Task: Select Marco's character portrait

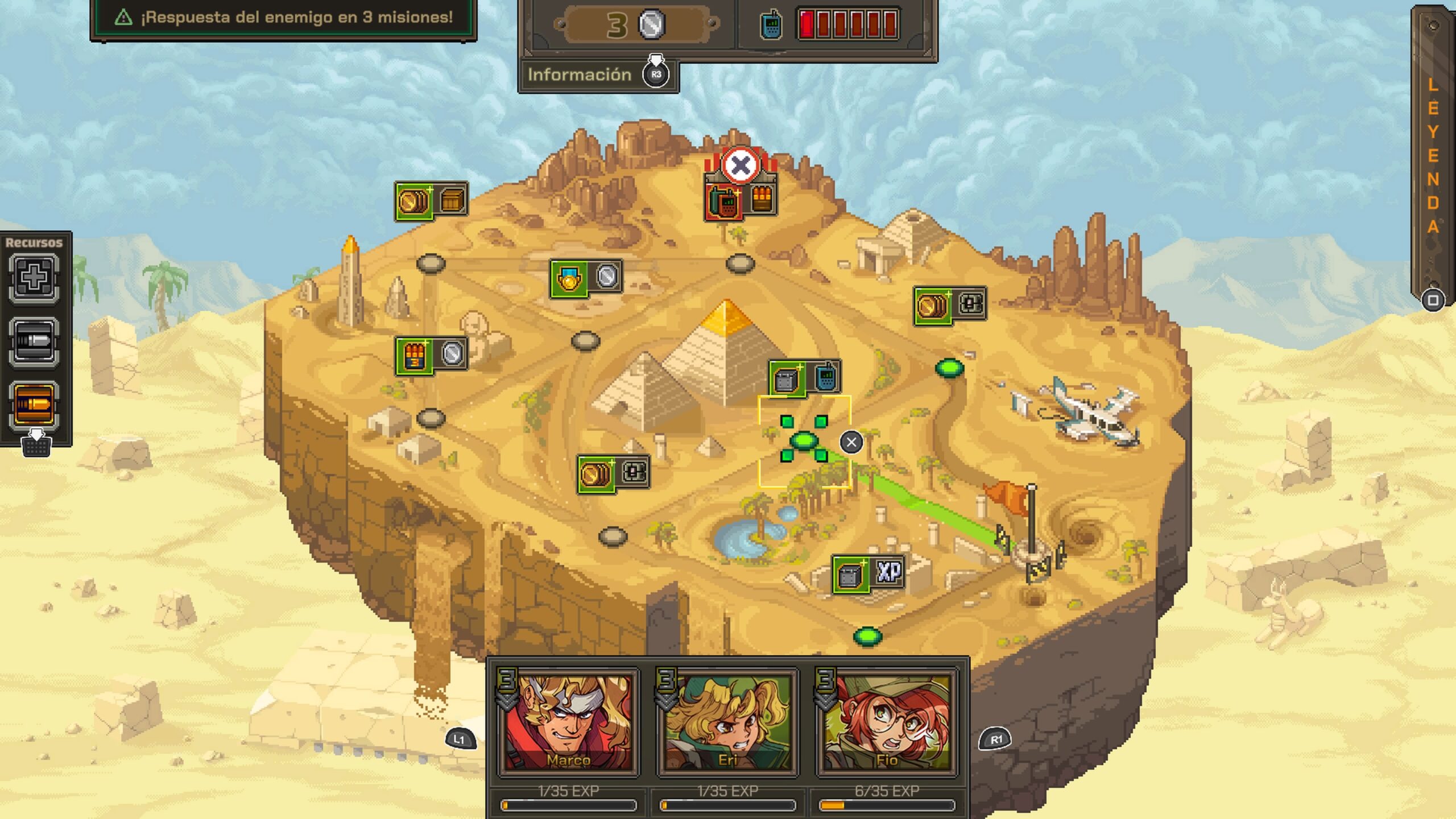Action: [568, 721]
